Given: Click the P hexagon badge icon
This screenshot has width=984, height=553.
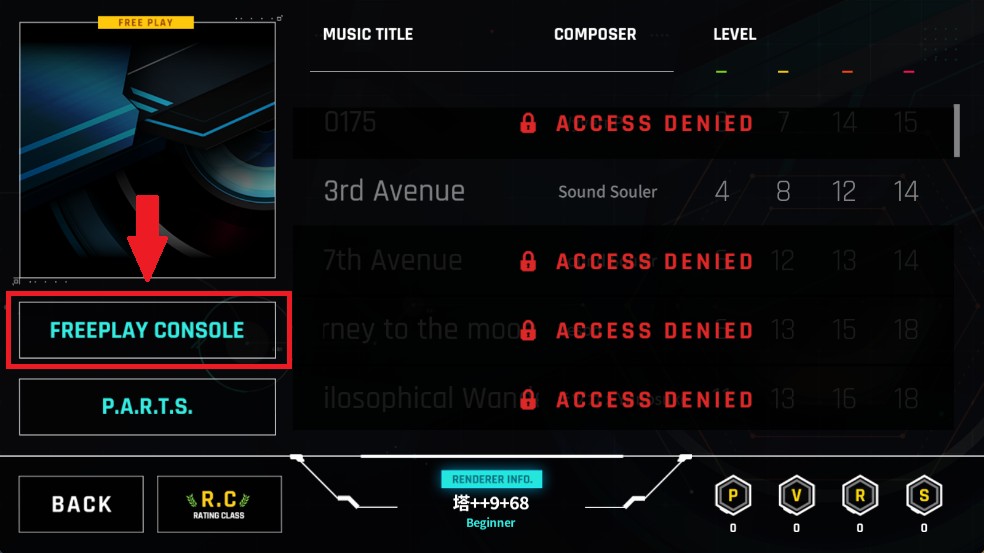Looking at the screenshot, I should [733, 495].
